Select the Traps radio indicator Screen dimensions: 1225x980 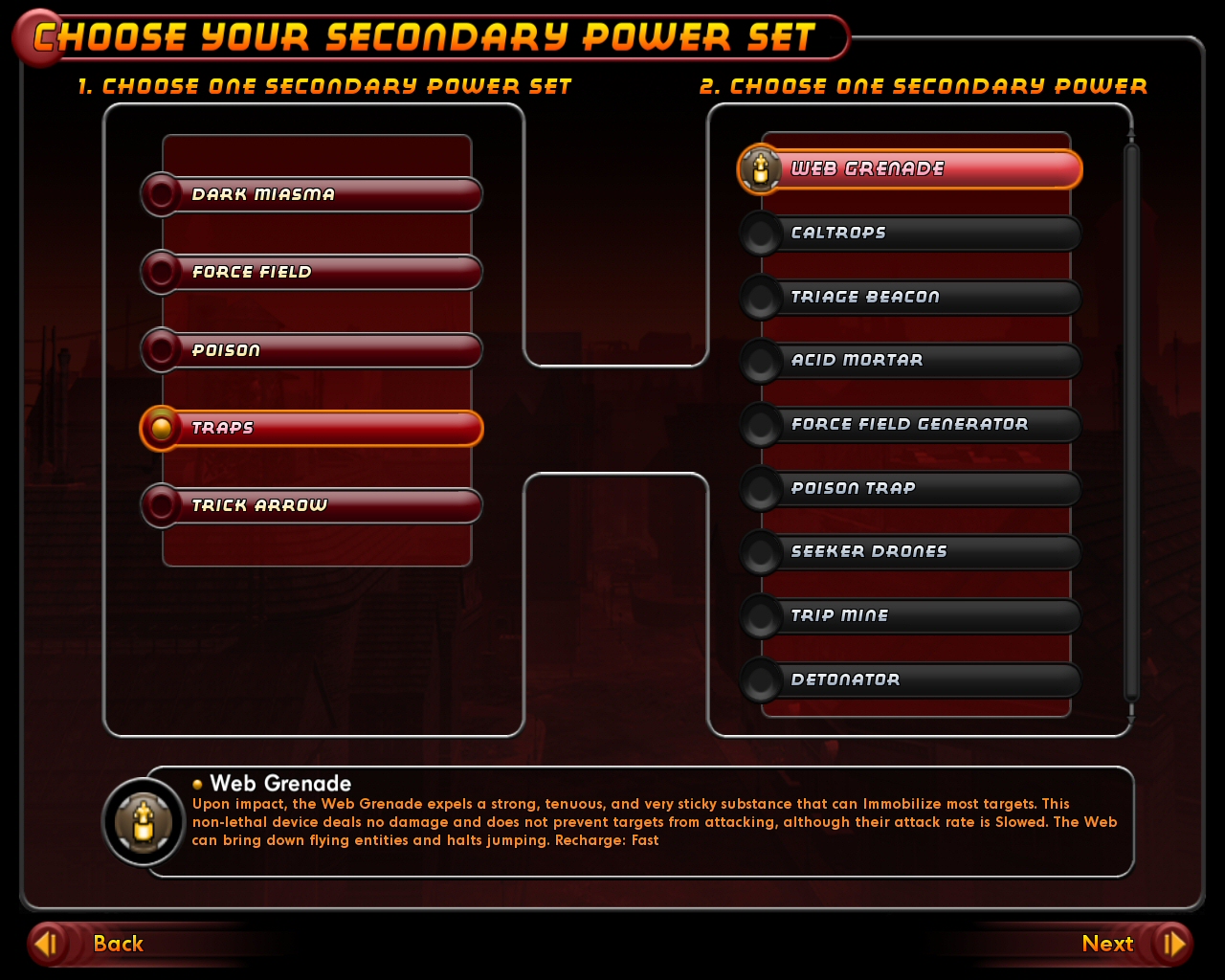pyautogui.click(x=163, y=428)
